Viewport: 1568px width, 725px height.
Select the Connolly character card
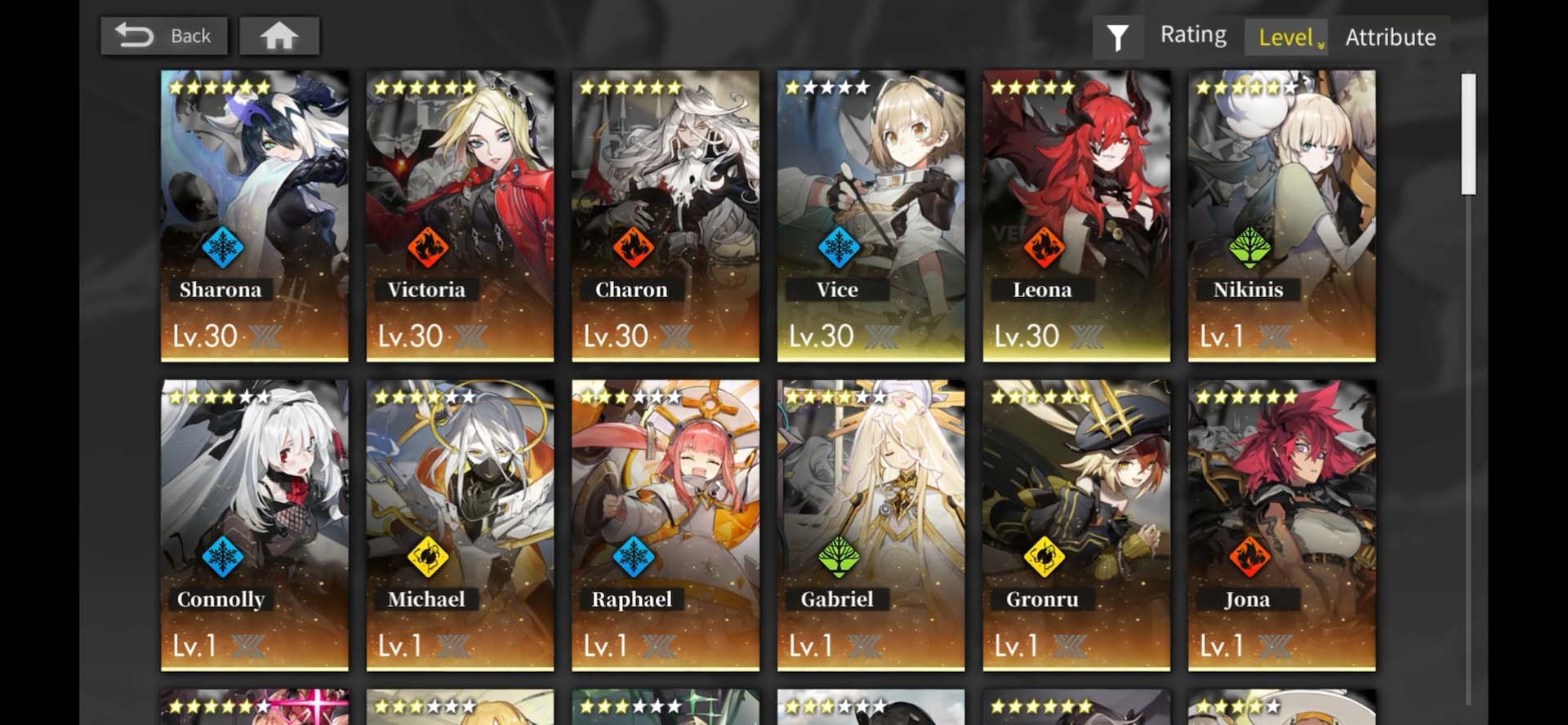(254, 525)
